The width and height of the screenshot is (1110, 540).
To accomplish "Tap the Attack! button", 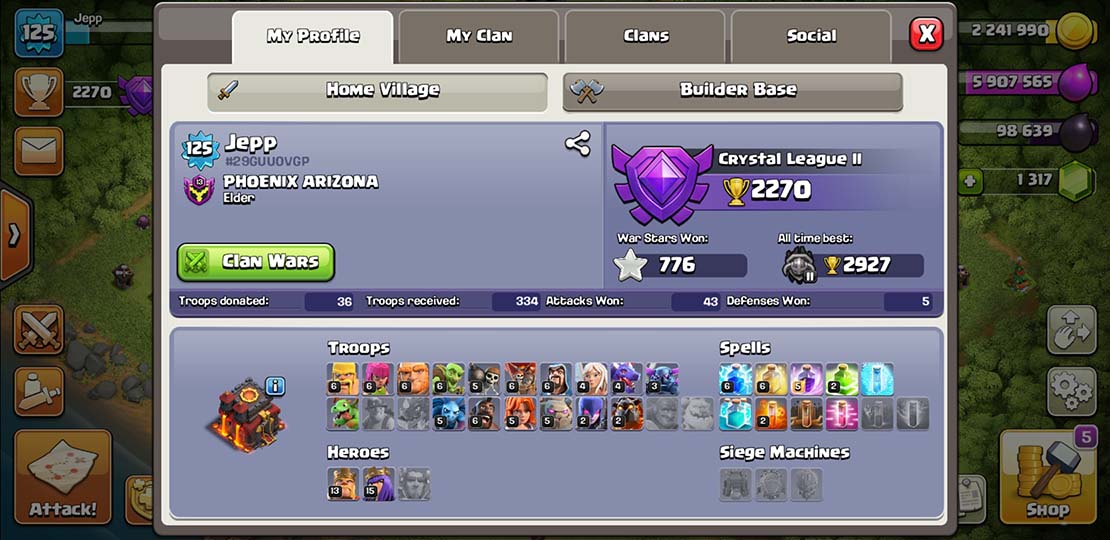I will tap(62, 478).
